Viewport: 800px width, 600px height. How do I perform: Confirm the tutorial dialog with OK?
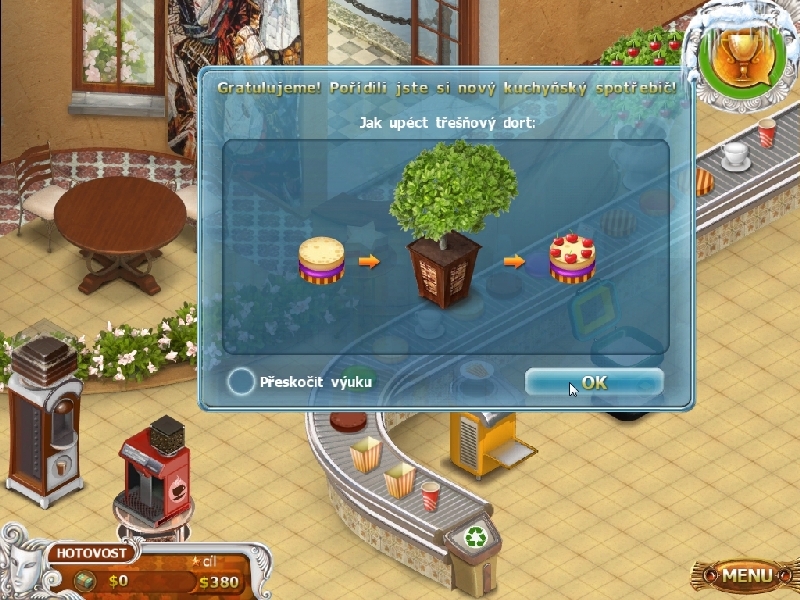[594, 382]
